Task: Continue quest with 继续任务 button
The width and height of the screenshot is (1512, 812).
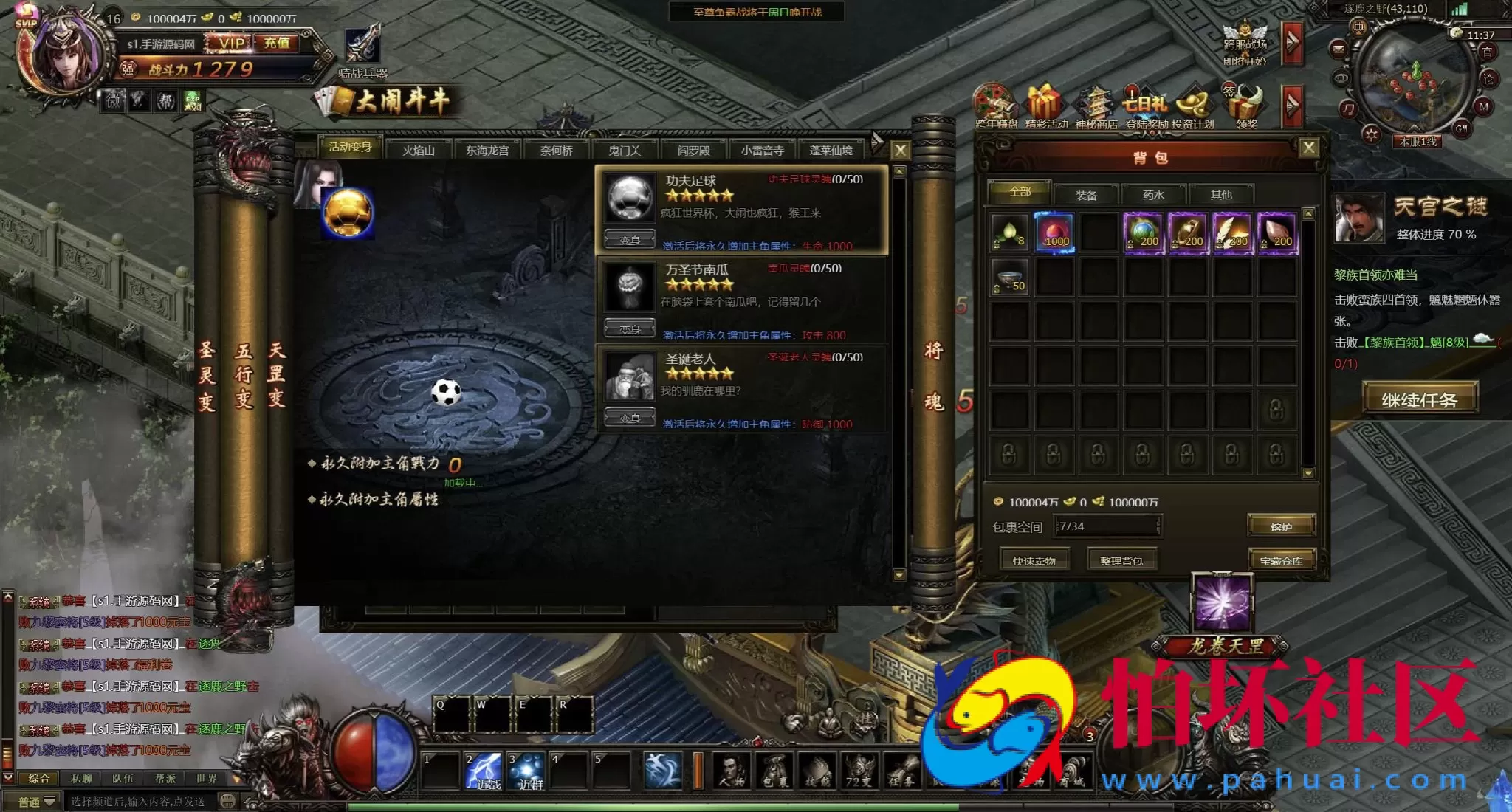Action: [x=1419, y=399]
